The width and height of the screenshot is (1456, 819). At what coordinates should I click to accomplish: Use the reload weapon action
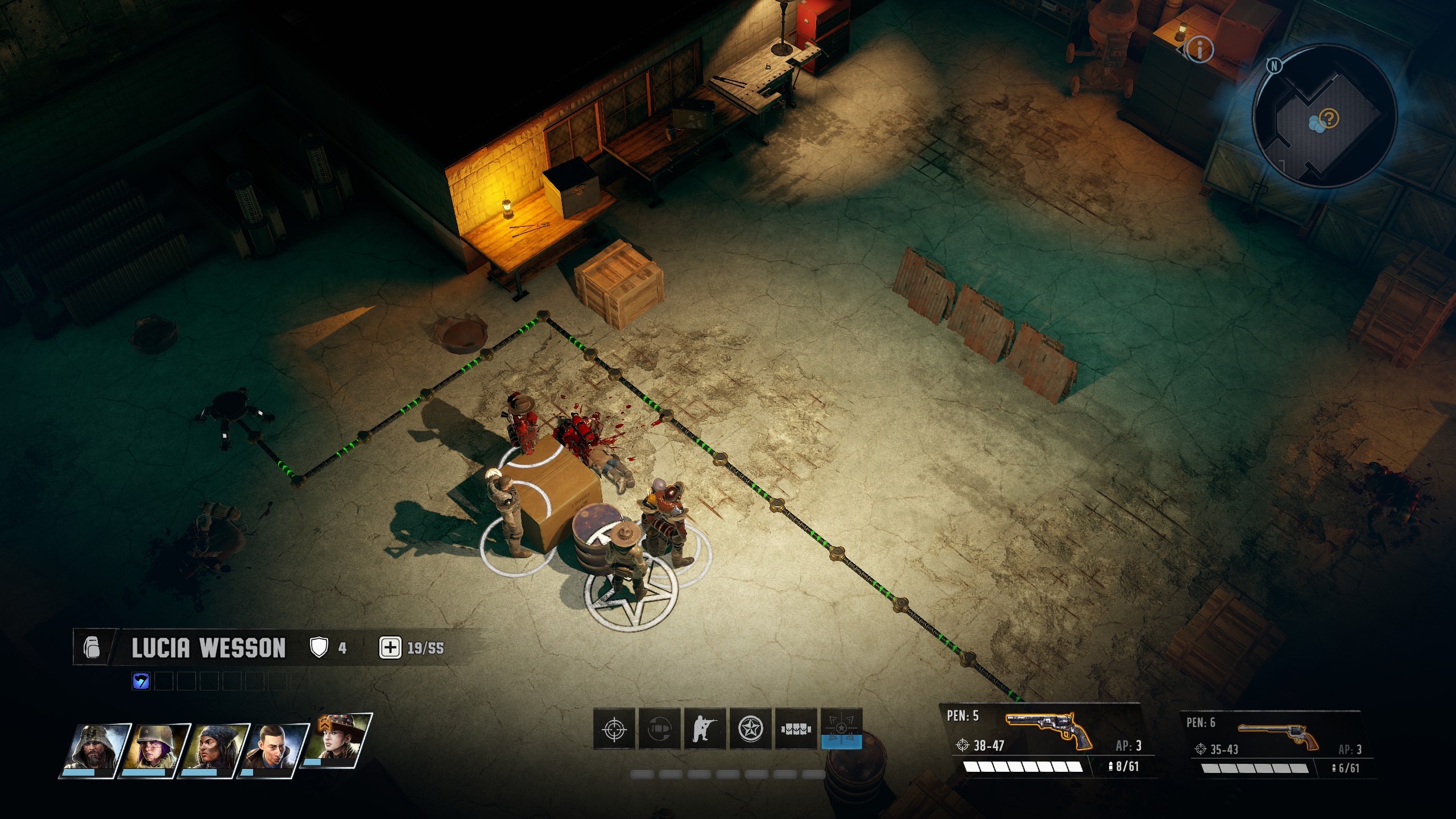point(660,729)
